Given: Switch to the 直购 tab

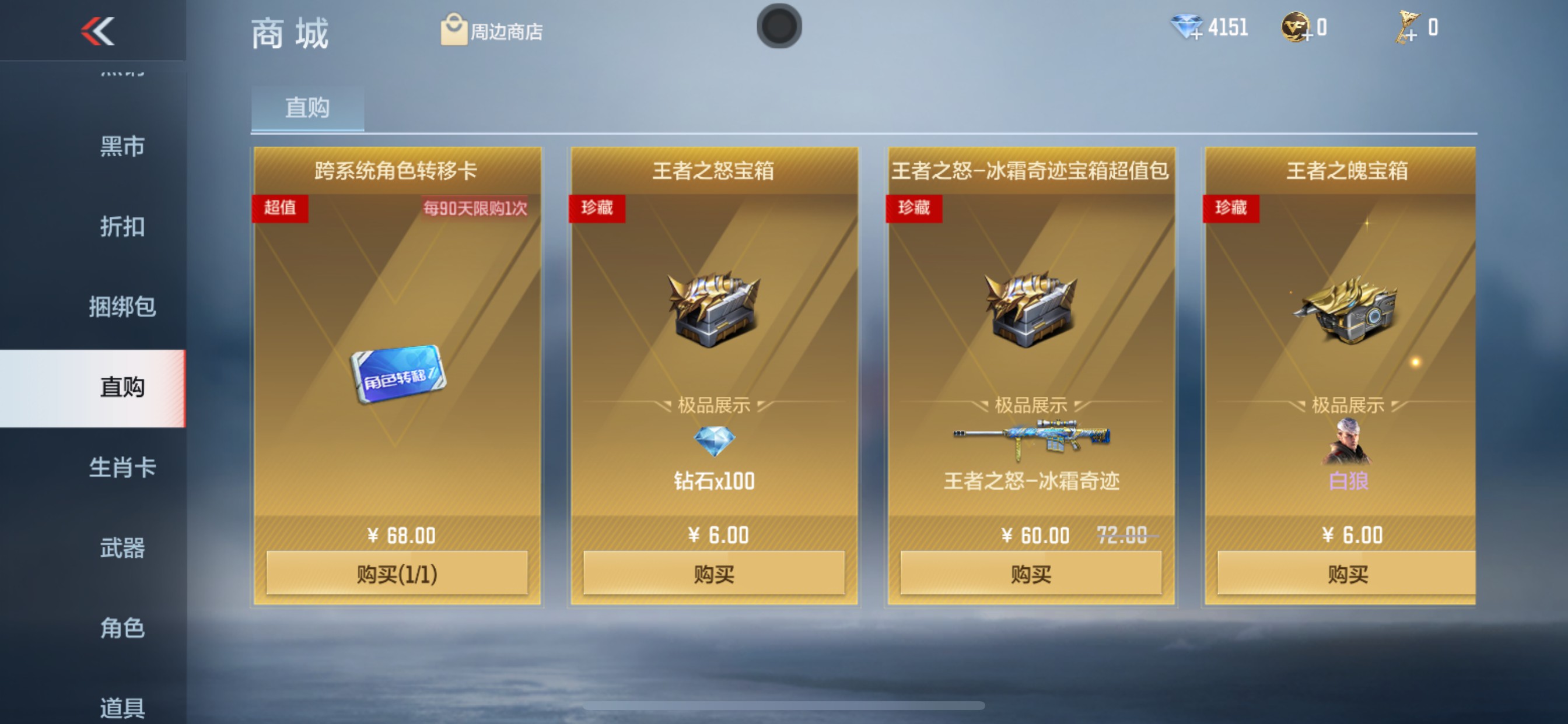Looking at the screenshot, I should (x=307, y=108).
